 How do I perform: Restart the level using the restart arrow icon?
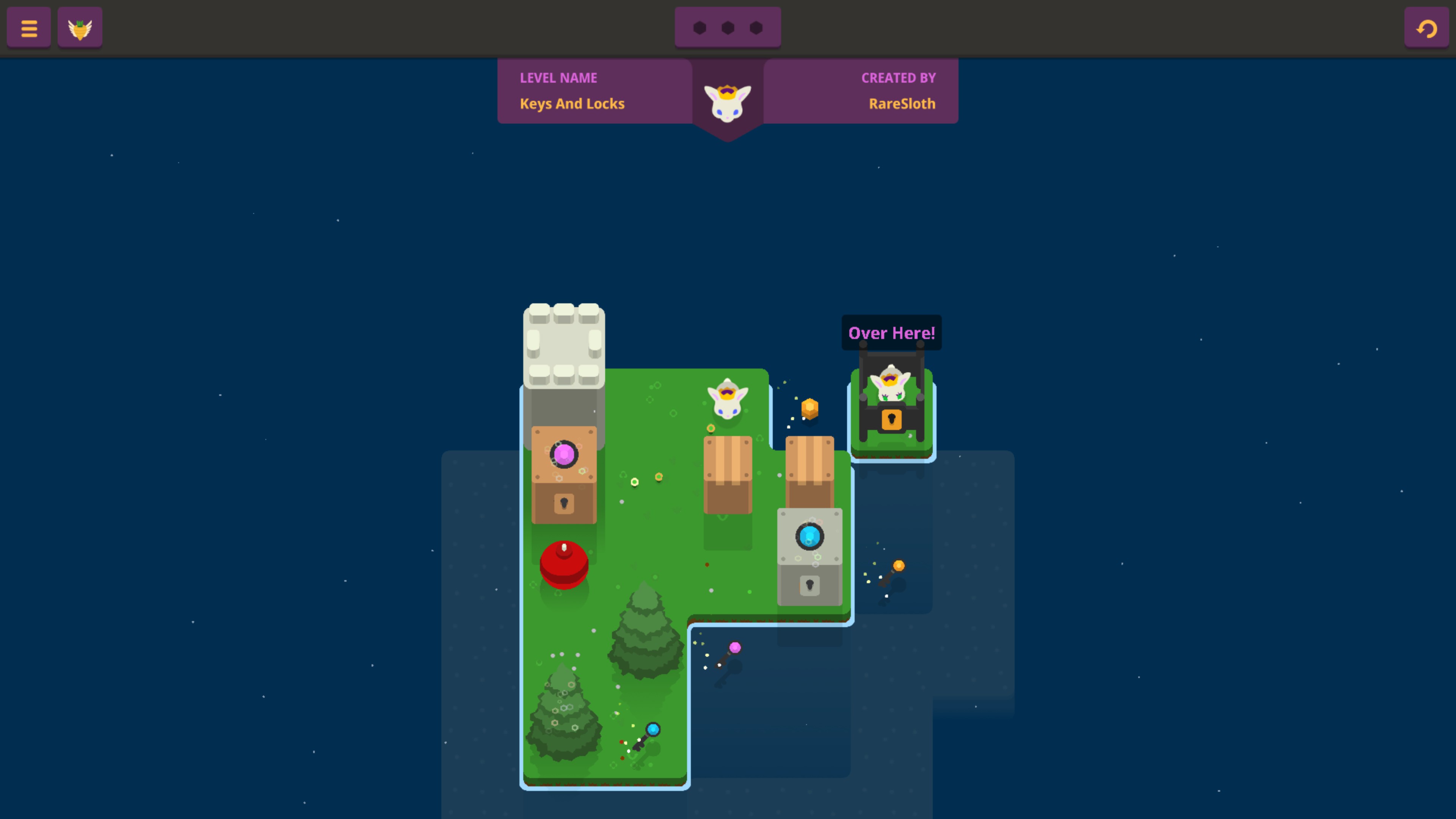coord(1426,27)
